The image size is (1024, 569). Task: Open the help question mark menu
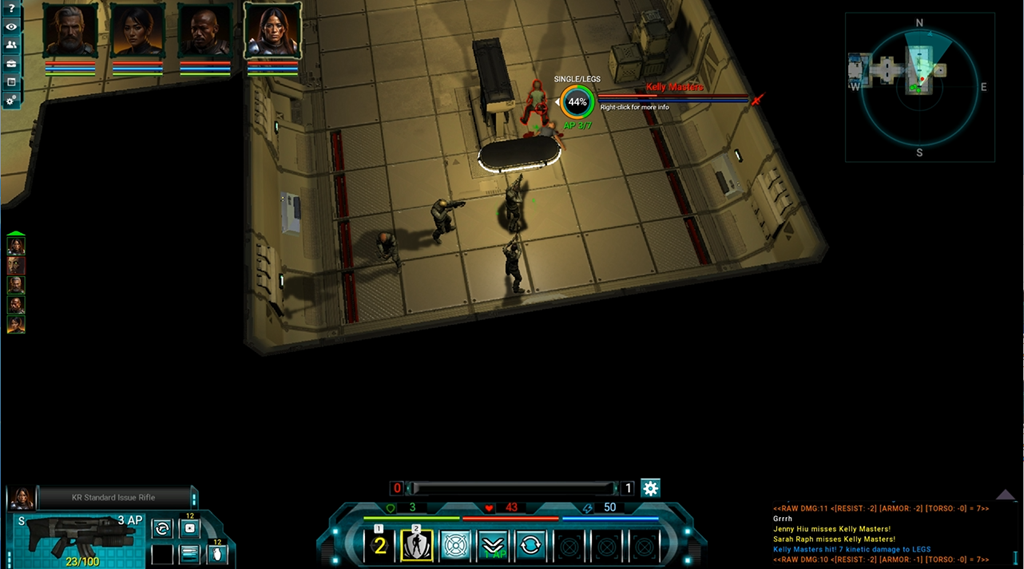point(11,9)
